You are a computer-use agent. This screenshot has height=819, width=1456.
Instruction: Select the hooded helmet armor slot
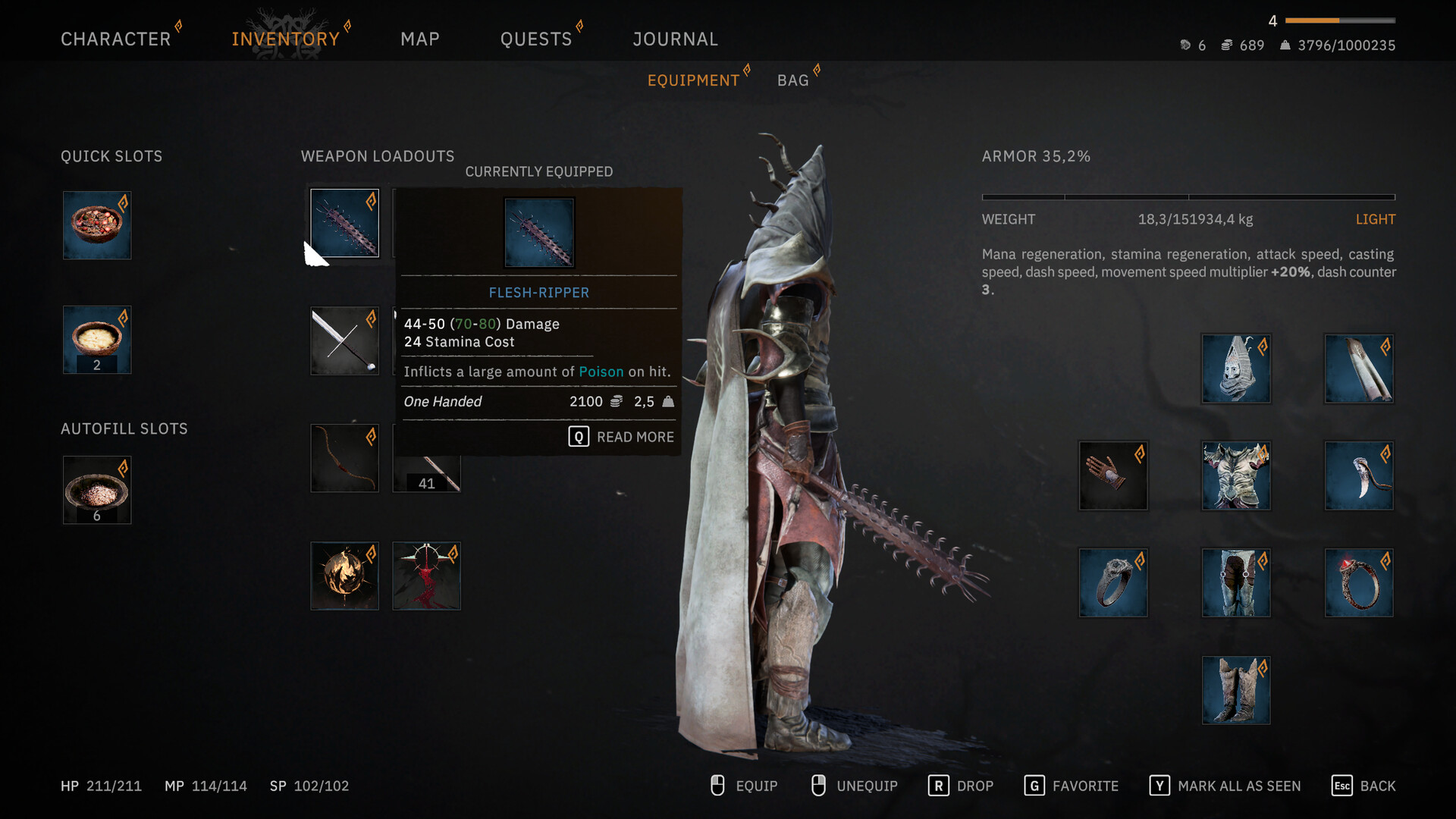1236,369
